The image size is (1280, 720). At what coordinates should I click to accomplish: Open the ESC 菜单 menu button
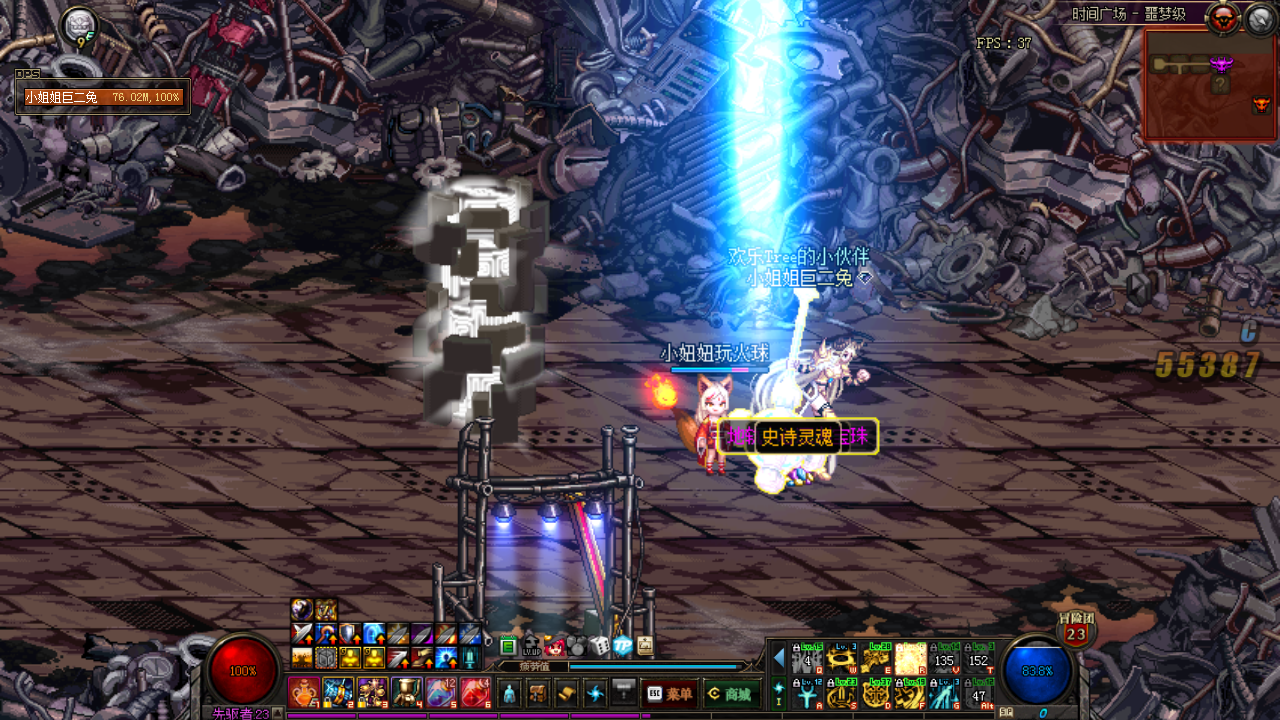(670, 693)
